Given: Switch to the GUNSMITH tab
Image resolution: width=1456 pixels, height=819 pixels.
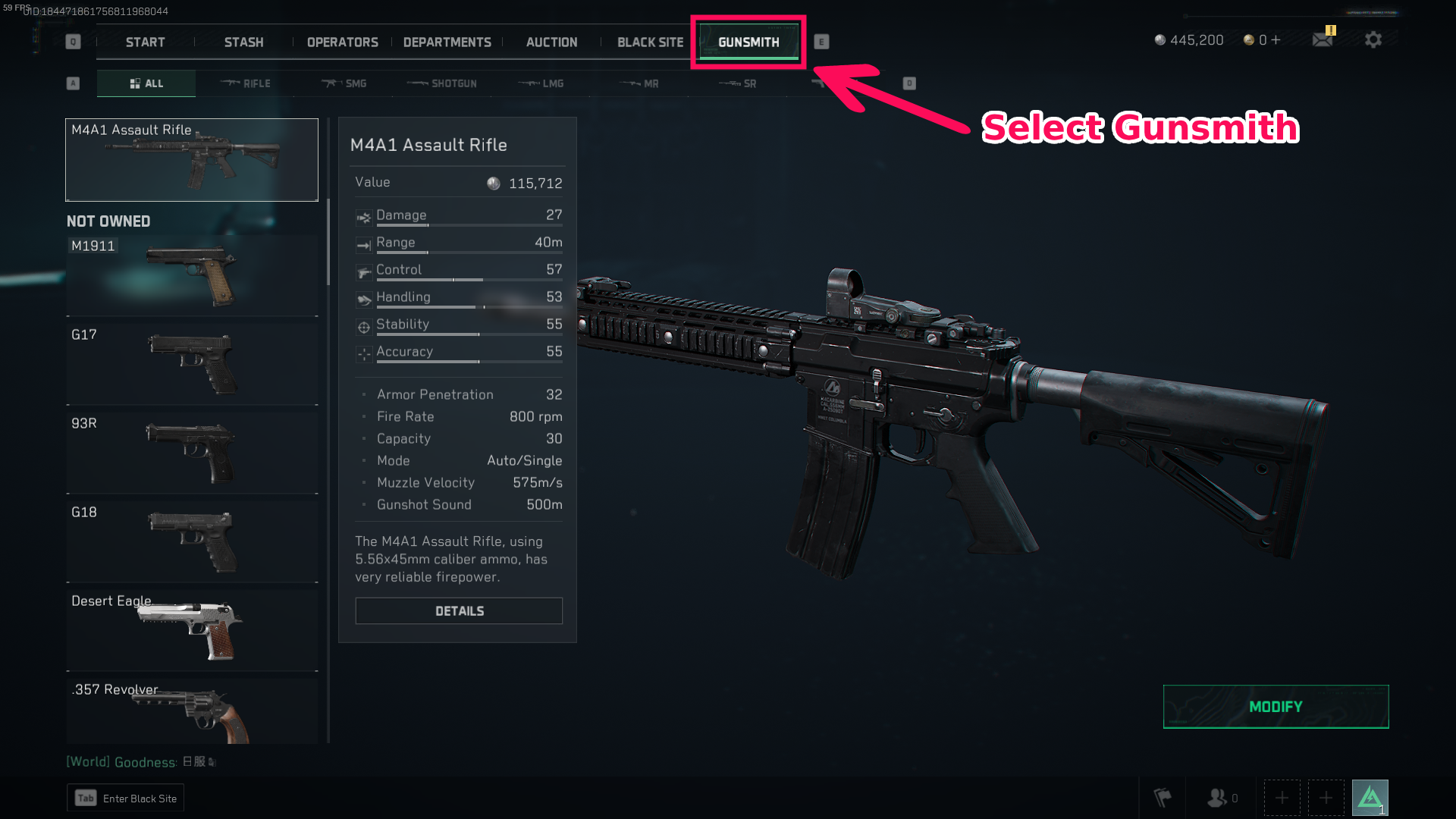Looking at the screenshot, I should [748, 42].
